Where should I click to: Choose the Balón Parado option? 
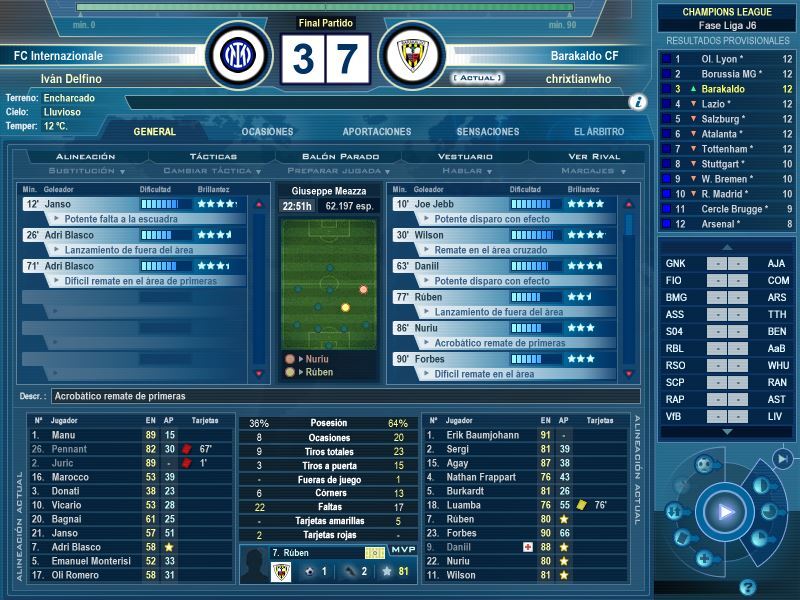pyautogui.click(x=341, y=157)
